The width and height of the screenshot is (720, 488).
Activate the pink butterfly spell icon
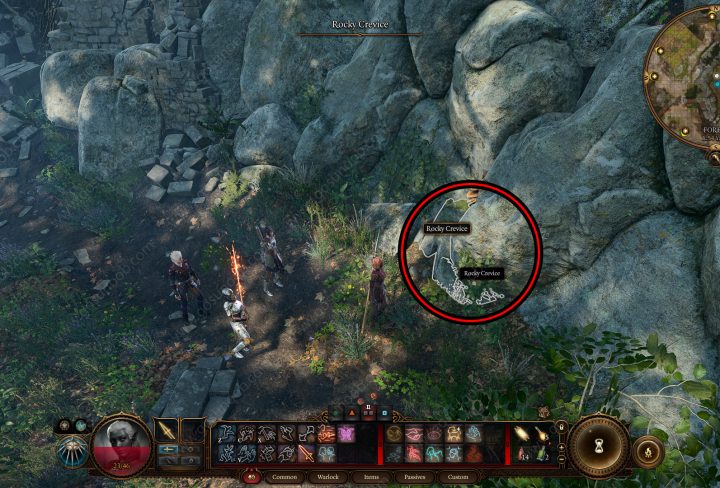click(x=345, y=434)
